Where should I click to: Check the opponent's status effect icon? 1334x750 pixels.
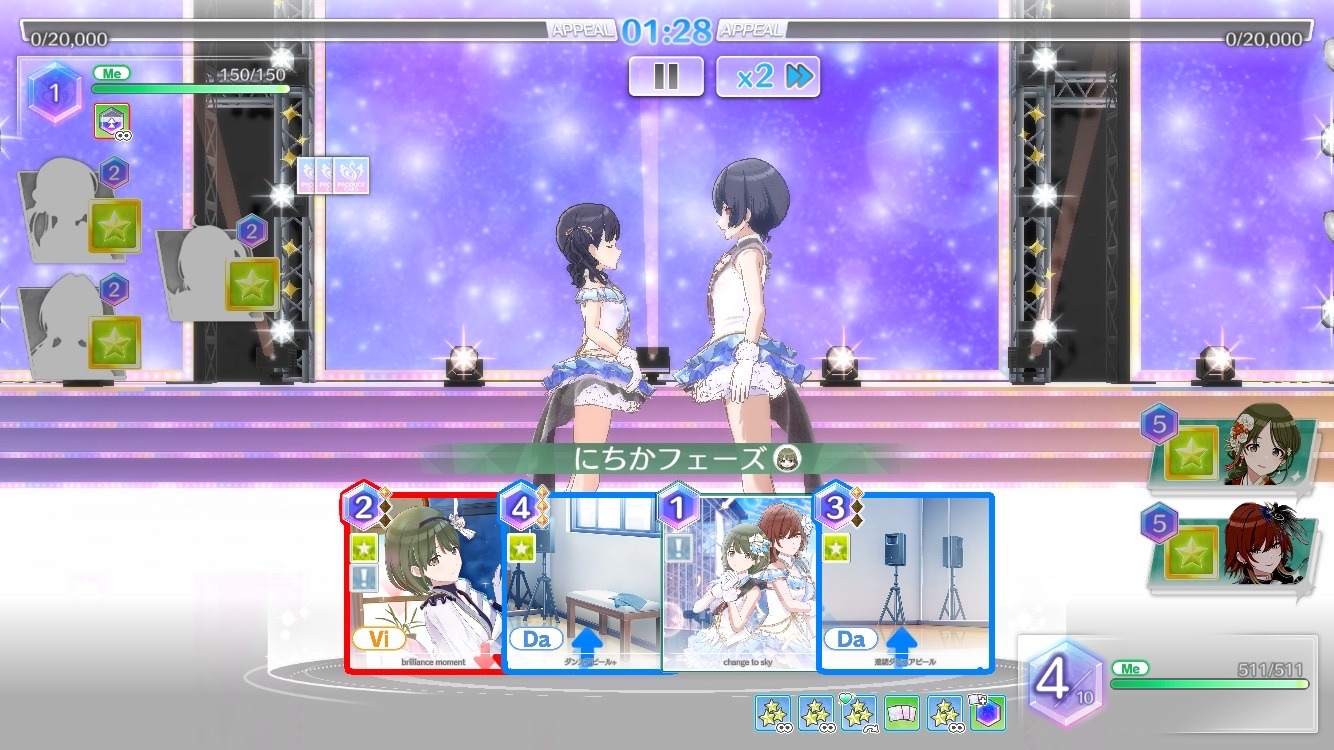point(111,121)
